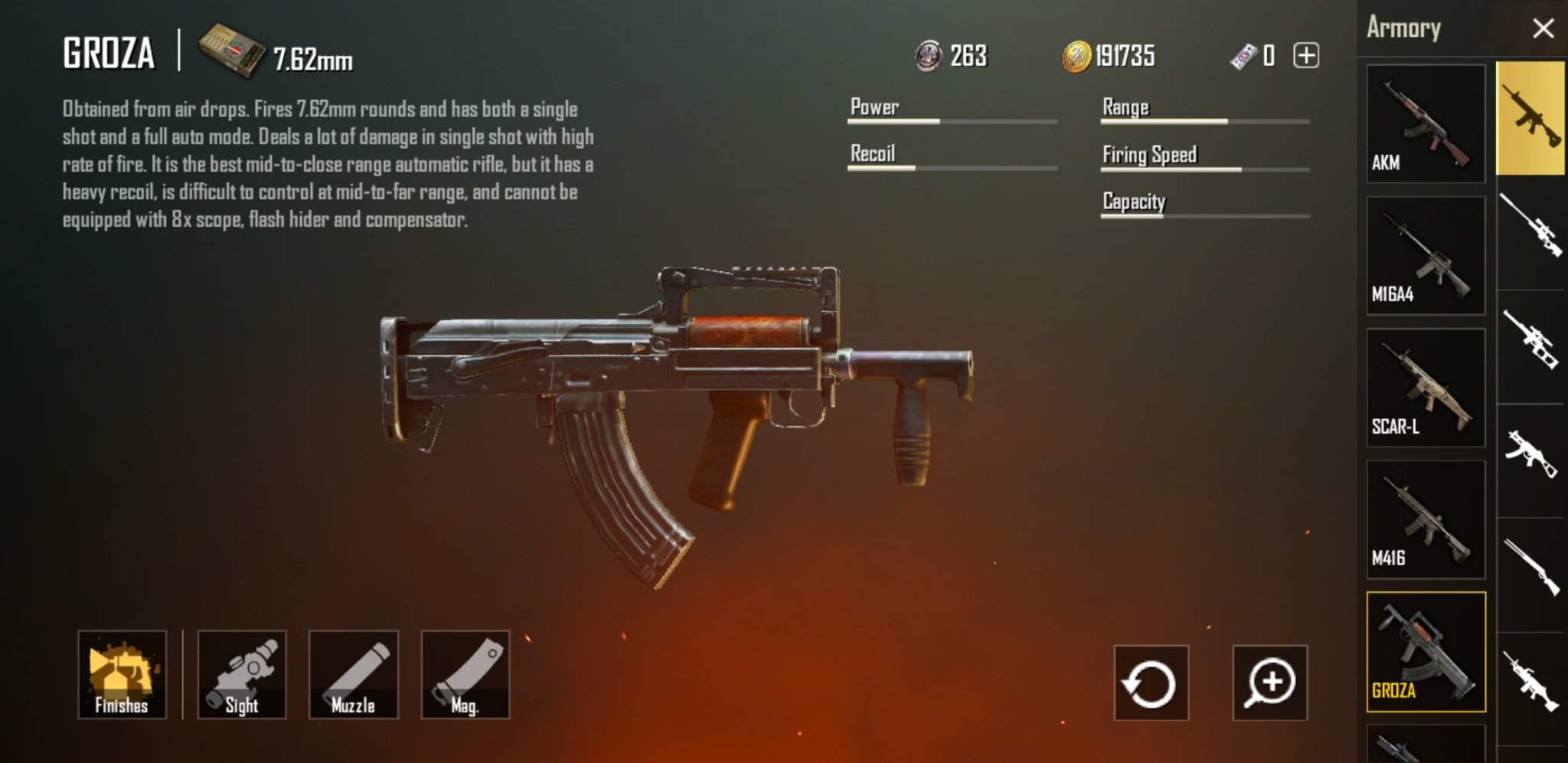Close the Armory panel
Viewport: 1568px width, 763px height.
(x=1543, y=29)
